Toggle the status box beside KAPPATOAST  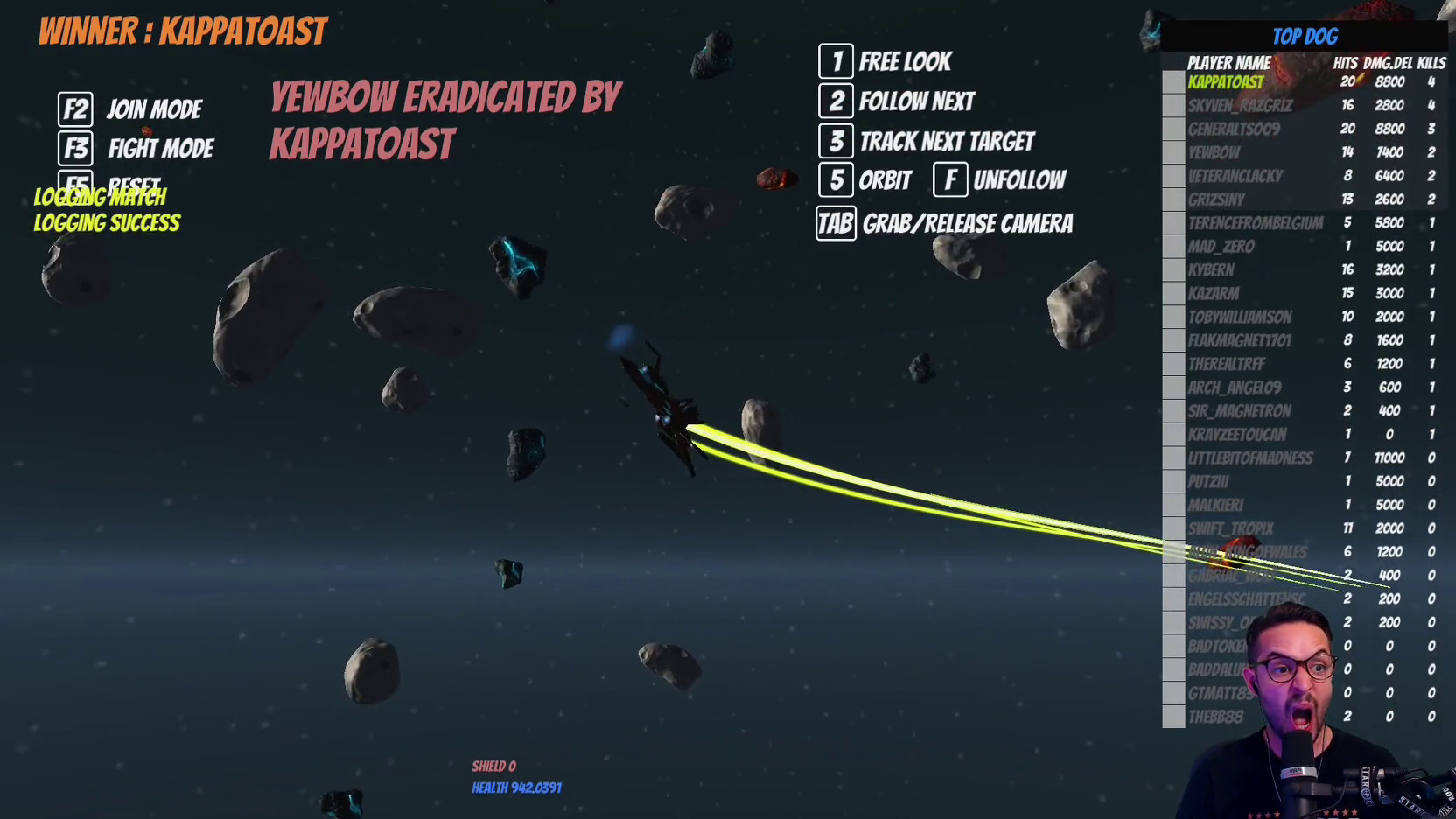1172,81
